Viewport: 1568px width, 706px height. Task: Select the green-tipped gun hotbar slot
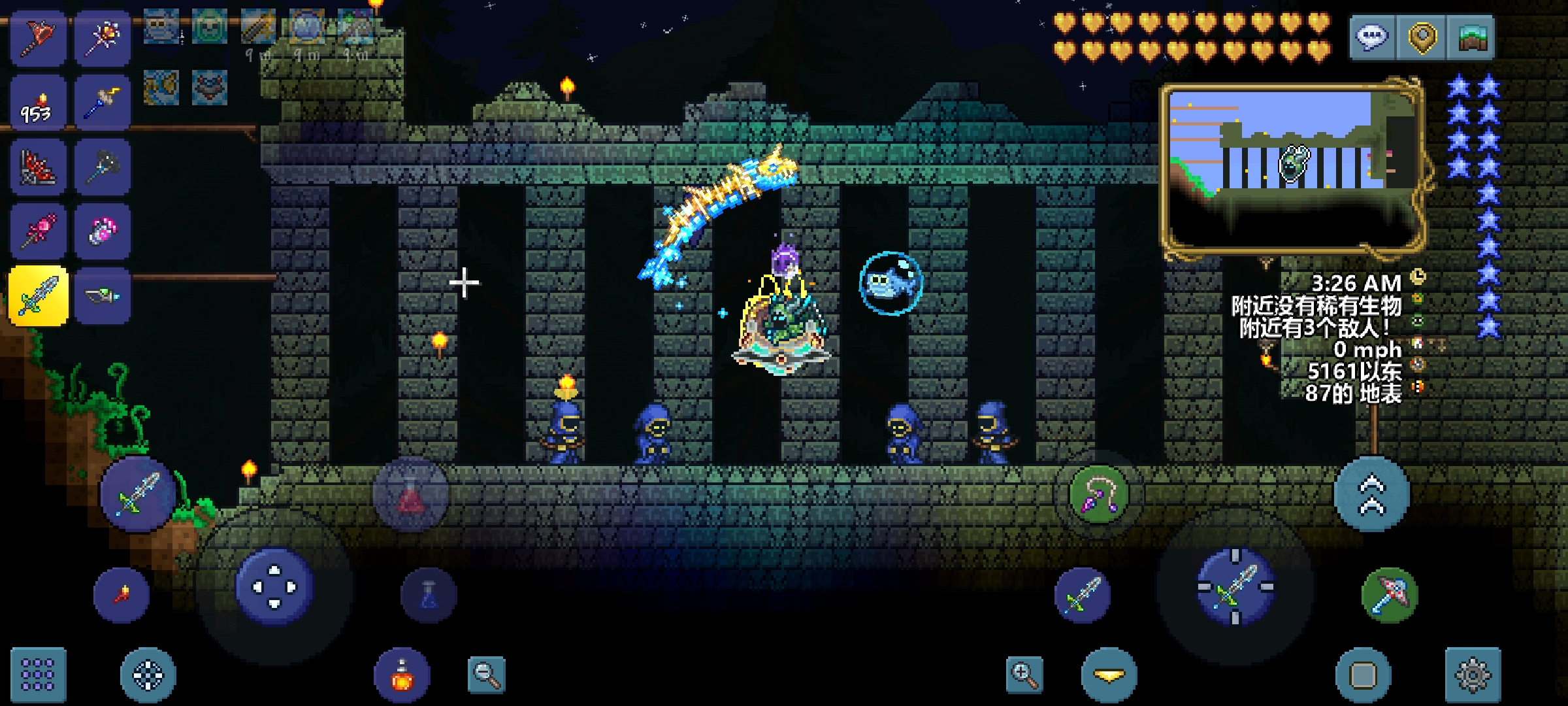(103, 295)
